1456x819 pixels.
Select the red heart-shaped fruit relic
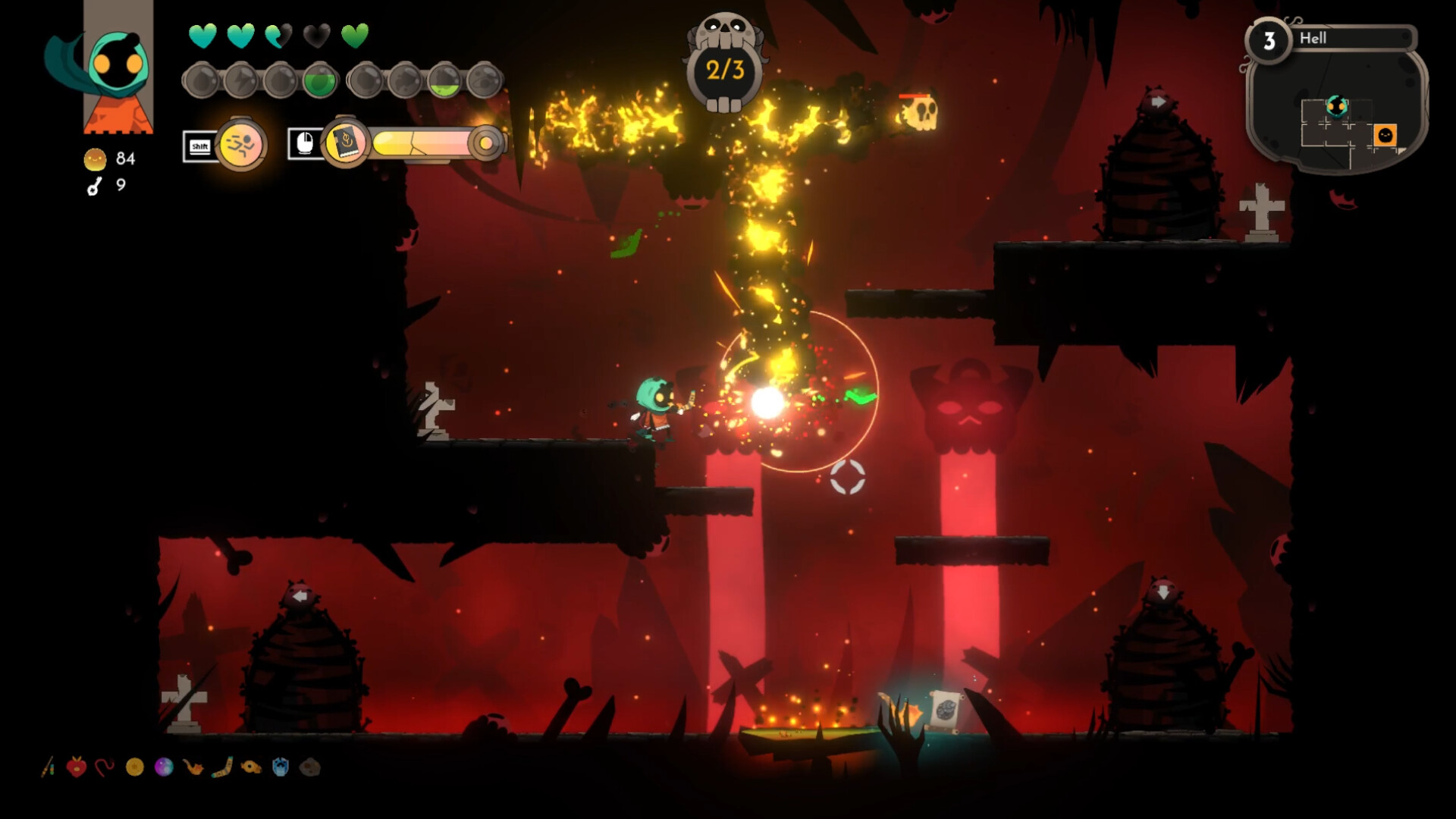coord(76,767)
